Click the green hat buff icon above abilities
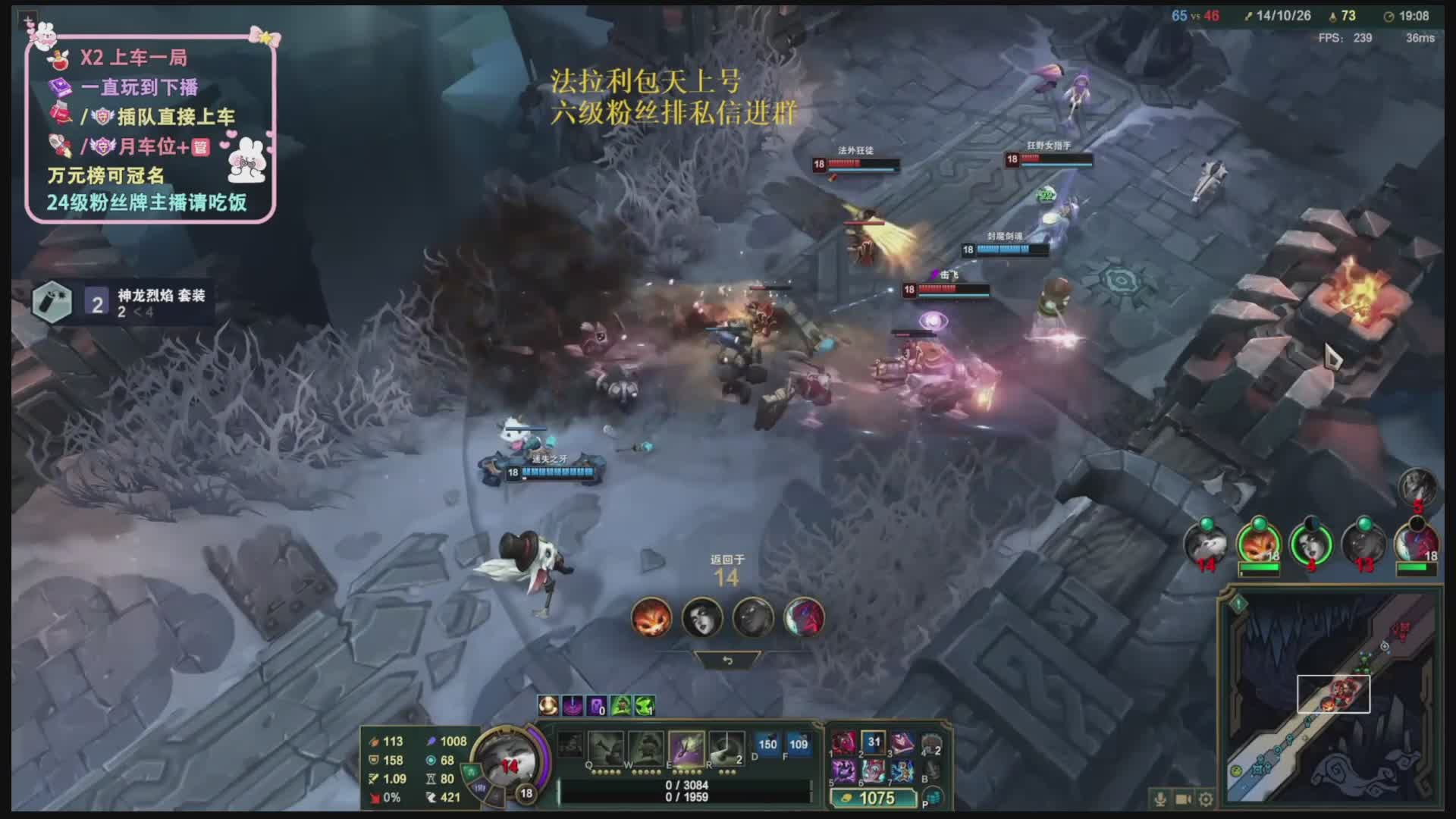 tap(621, 706)
